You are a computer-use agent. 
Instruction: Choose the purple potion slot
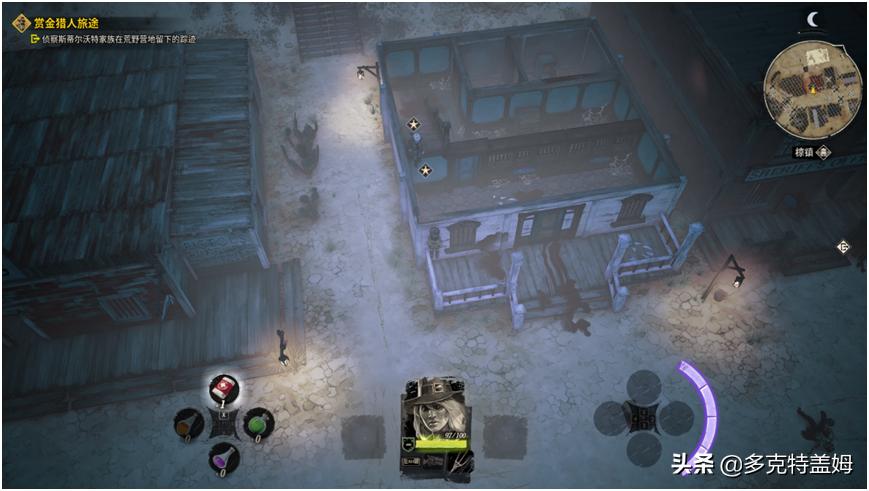pyautogui.click(x=222, y=457)
